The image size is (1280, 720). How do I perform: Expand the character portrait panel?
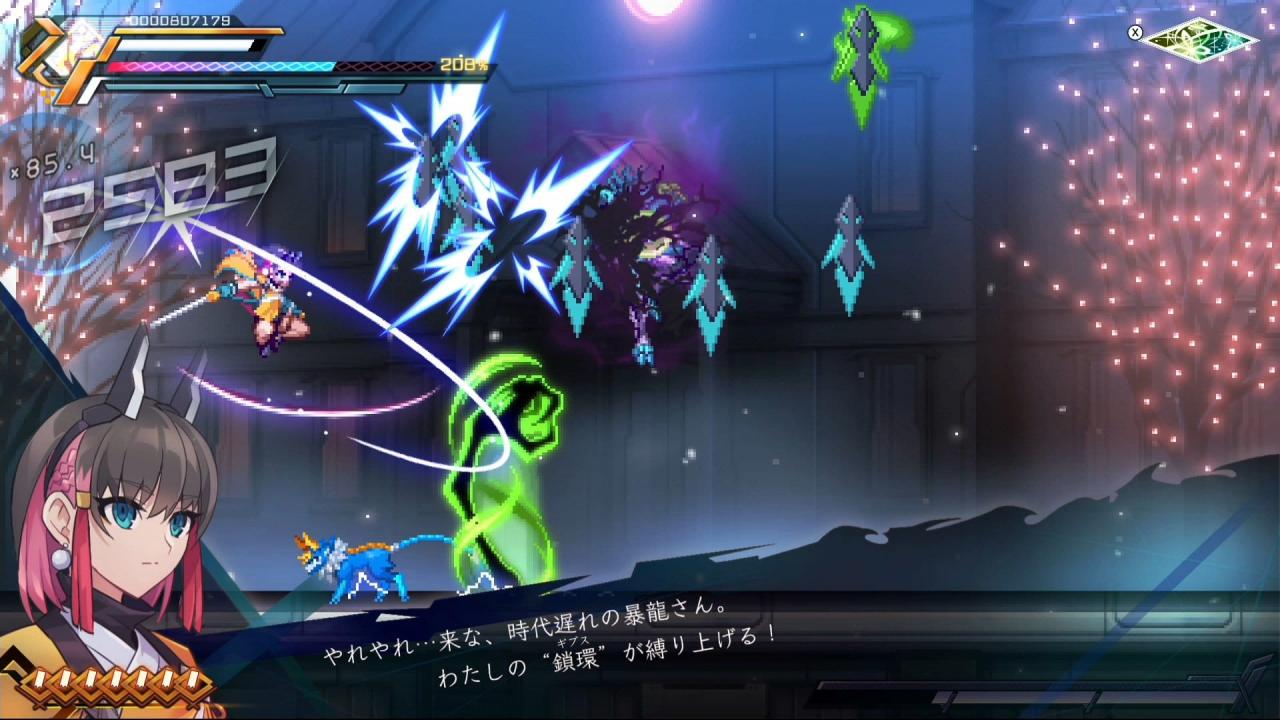(110, 520)
